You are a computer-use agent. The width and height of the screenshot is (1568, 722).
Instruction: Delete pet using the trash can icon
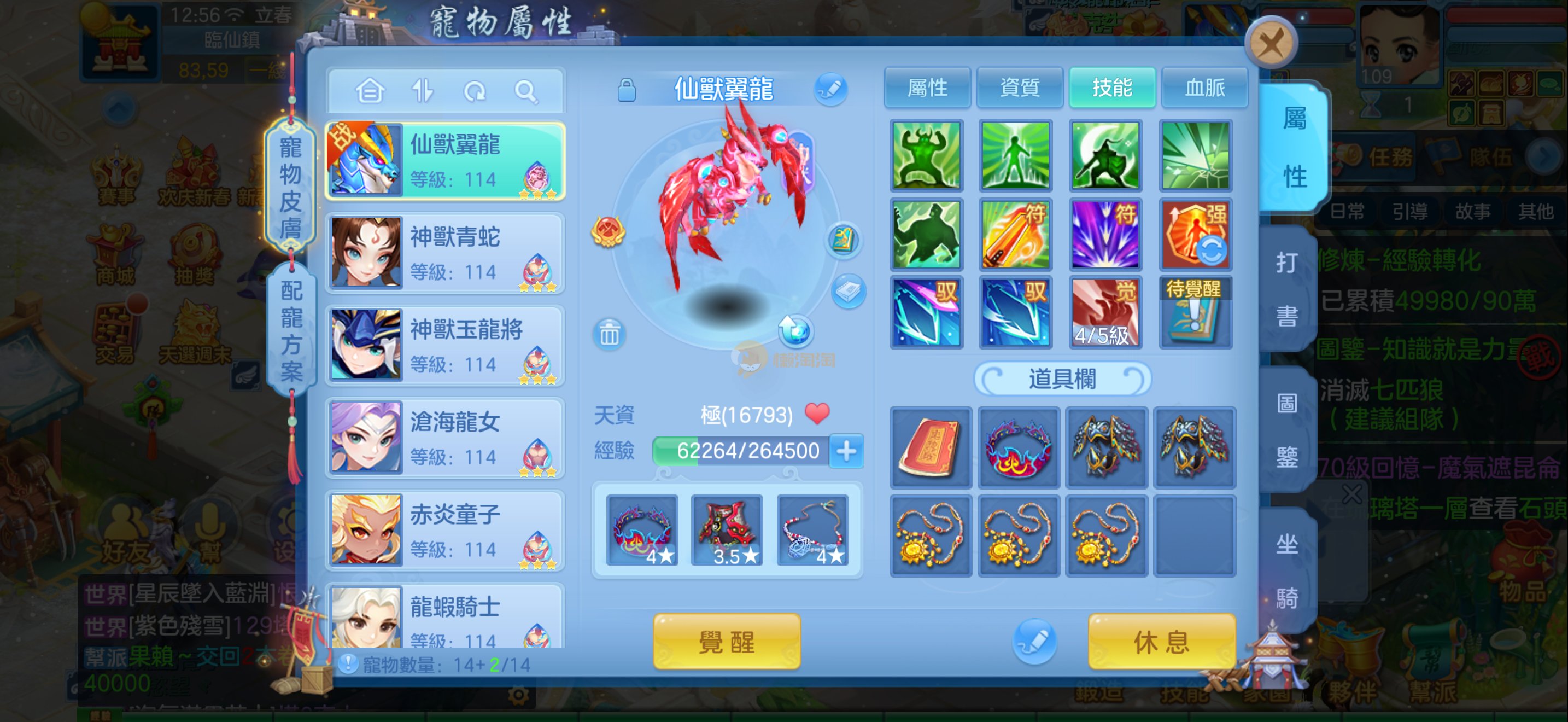[609, 334]
